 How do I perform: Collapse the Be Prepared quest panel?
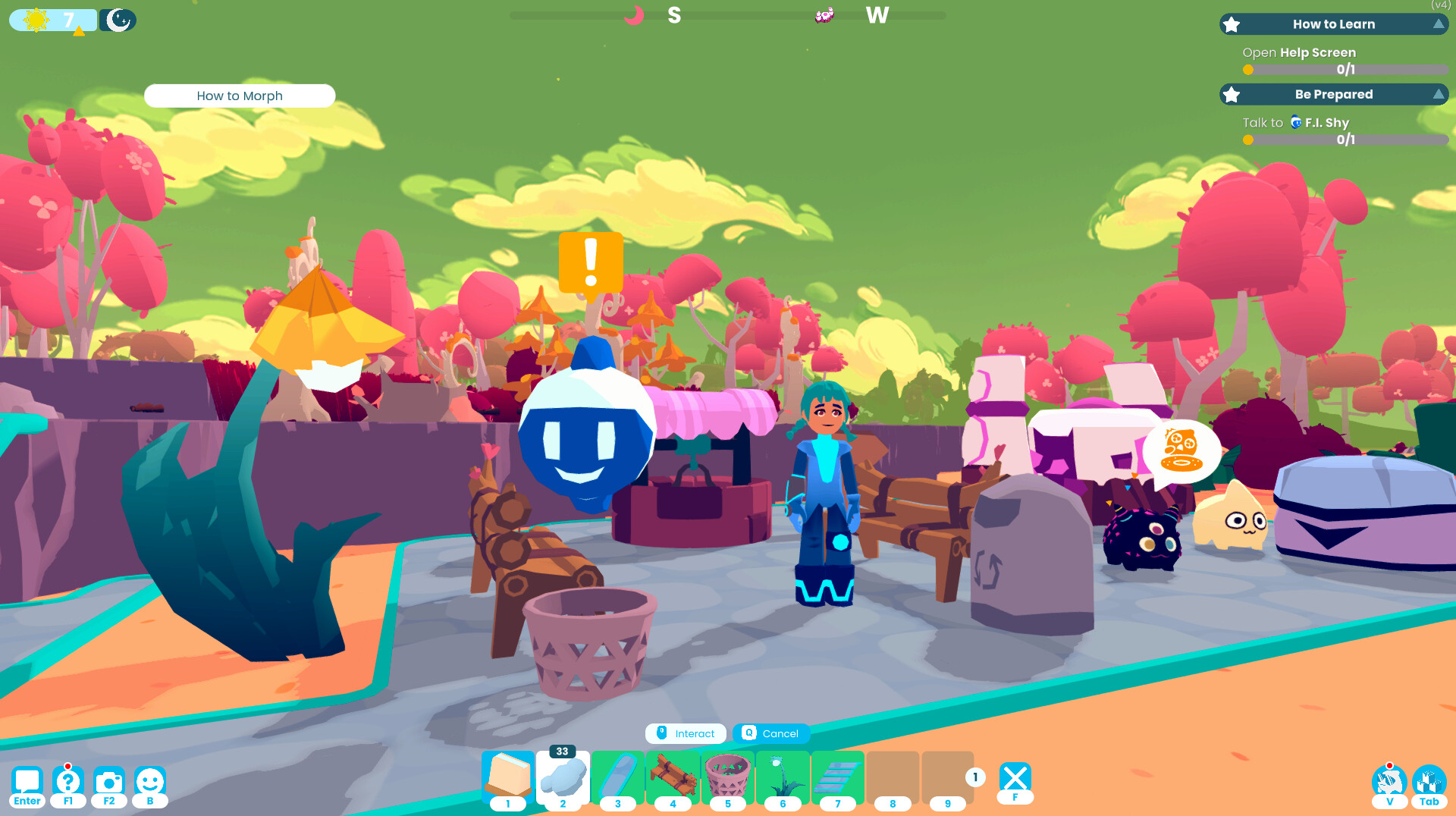point(1439,94)
